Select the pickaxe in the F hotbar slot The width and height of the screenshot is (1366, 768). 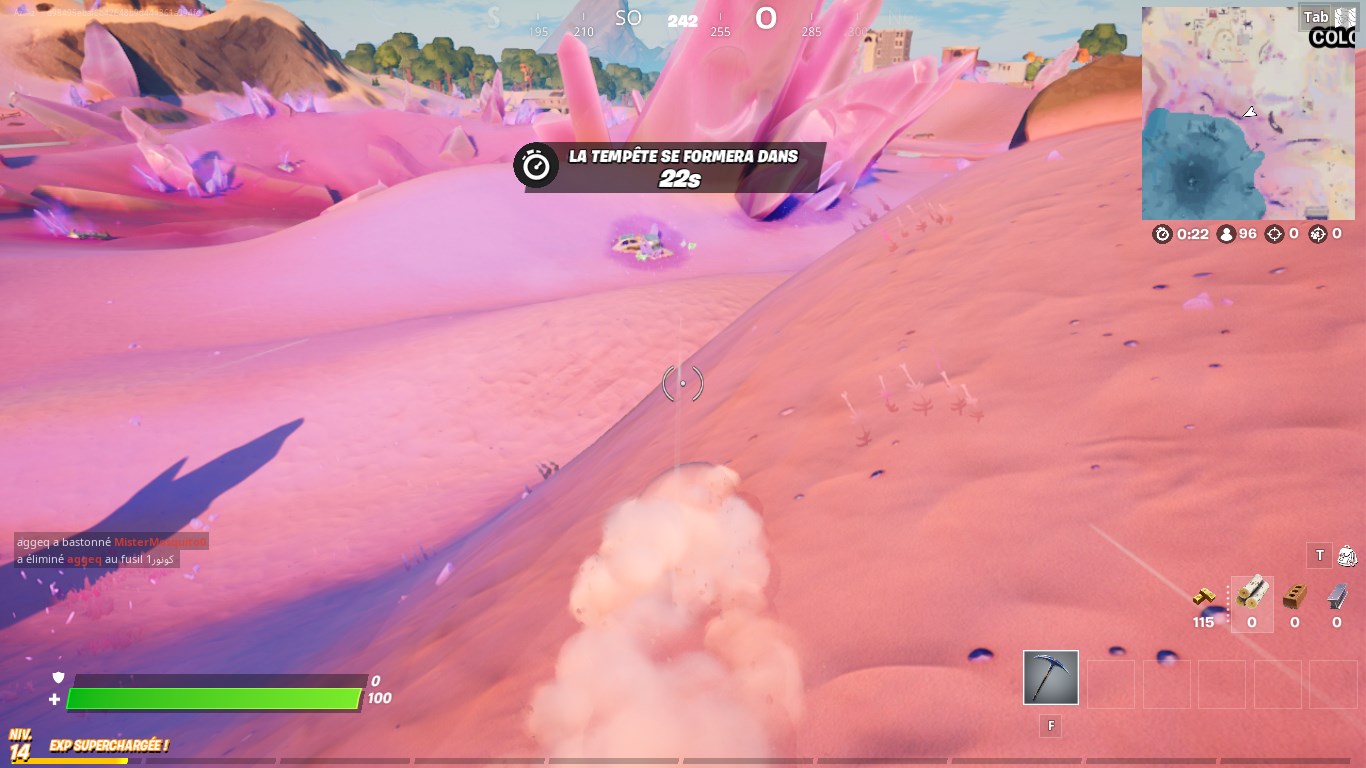[x=1050, y=677]
